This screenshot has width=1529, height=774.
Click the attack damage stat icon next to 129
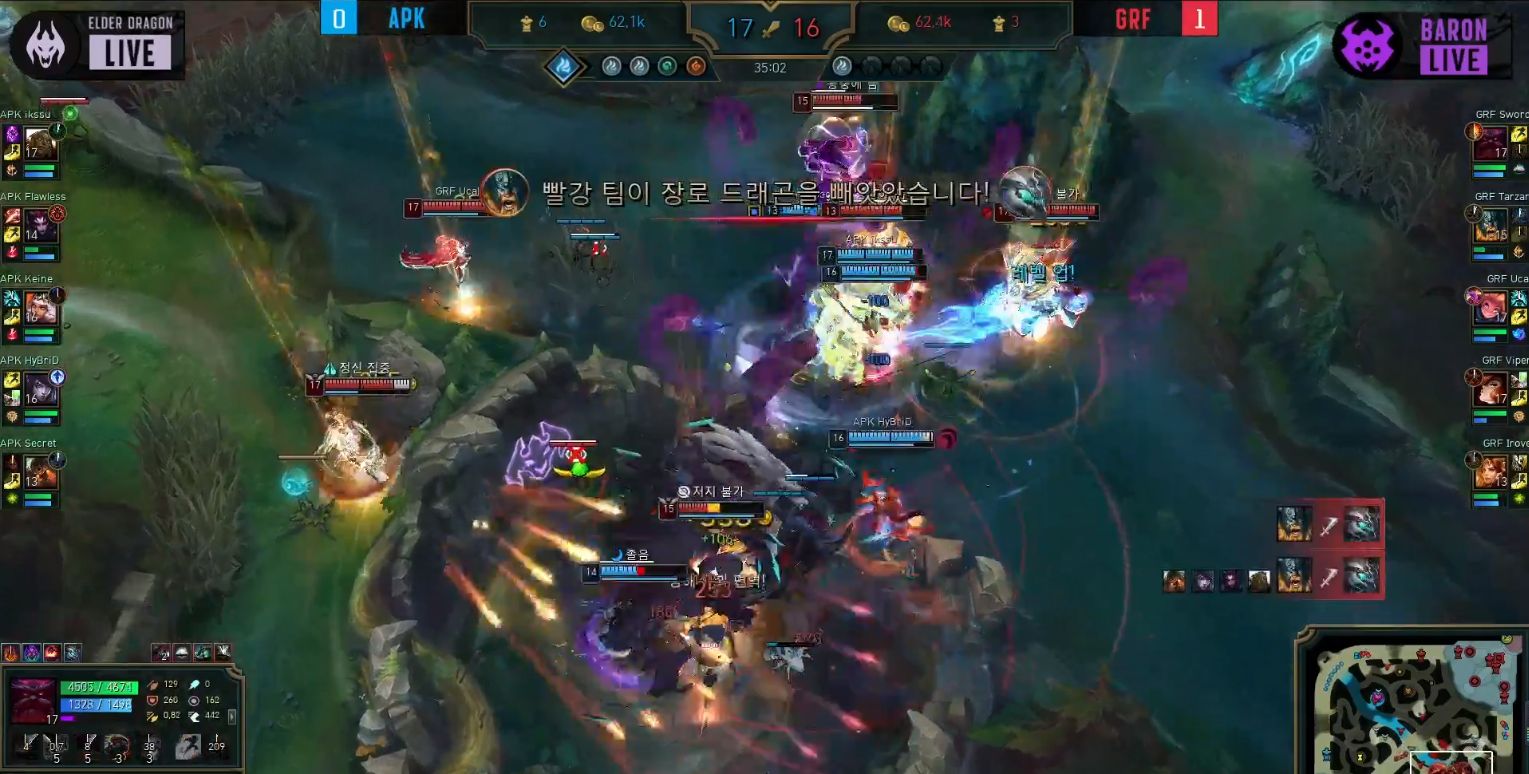152,685
